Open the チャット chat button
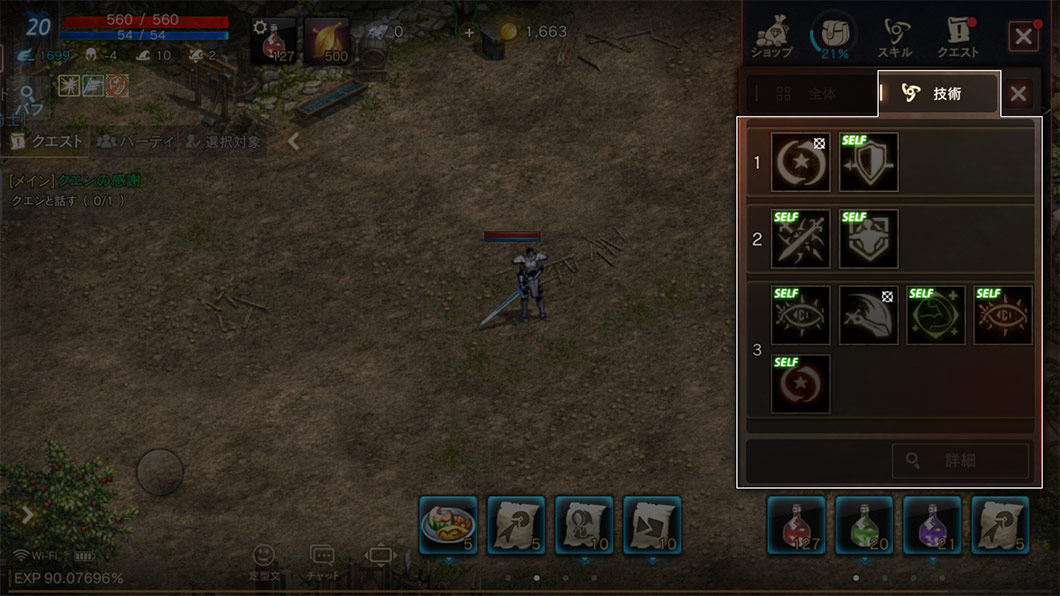The width and height of the screenshot is (1060, 596). [322, 561]
